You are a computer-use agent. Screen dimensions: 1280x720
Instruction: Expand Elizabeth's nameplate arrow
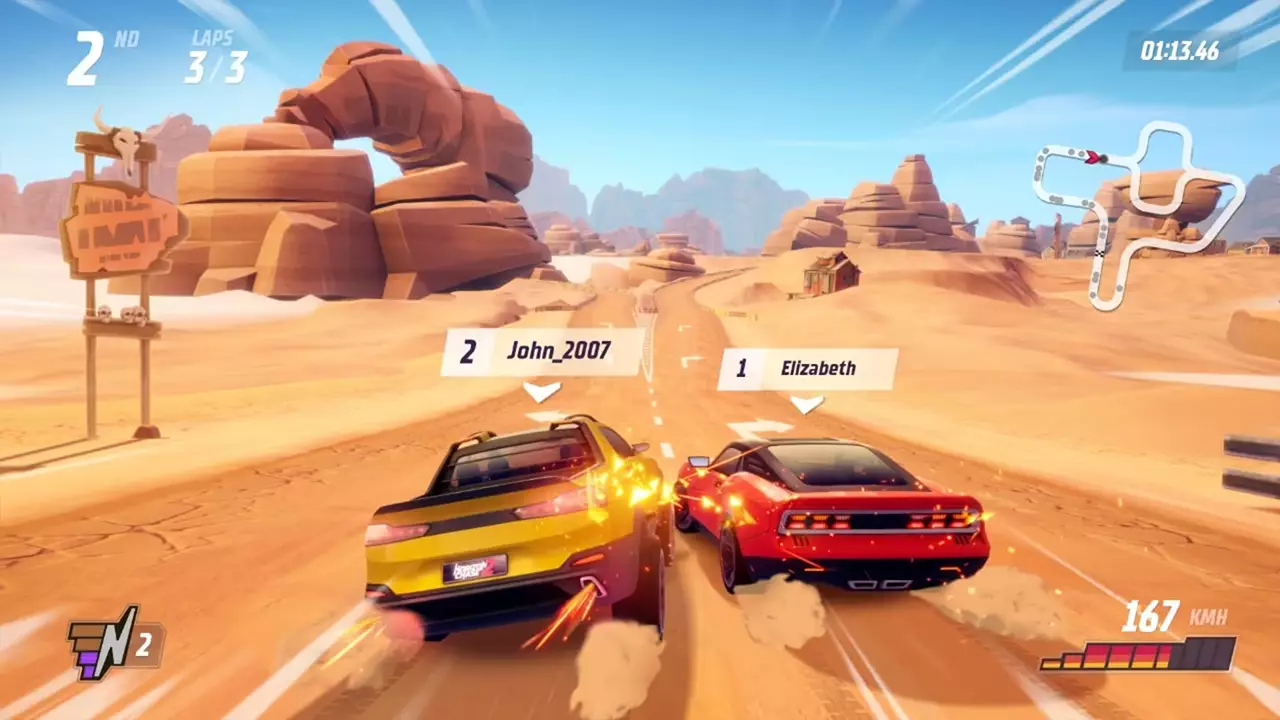point(804,403)
